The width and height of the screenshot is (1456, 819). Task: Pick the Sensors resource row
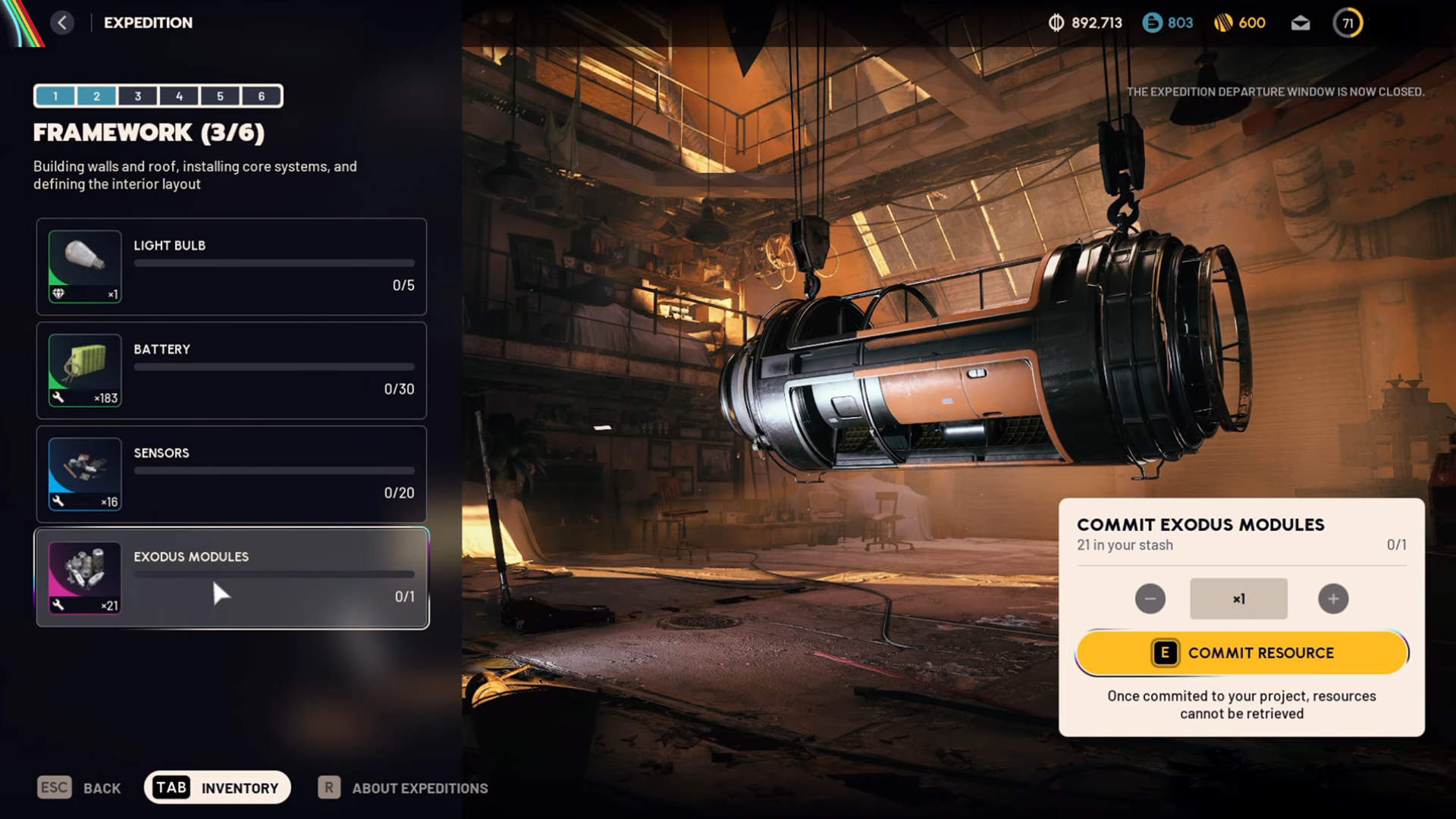(x=231, y=475)
